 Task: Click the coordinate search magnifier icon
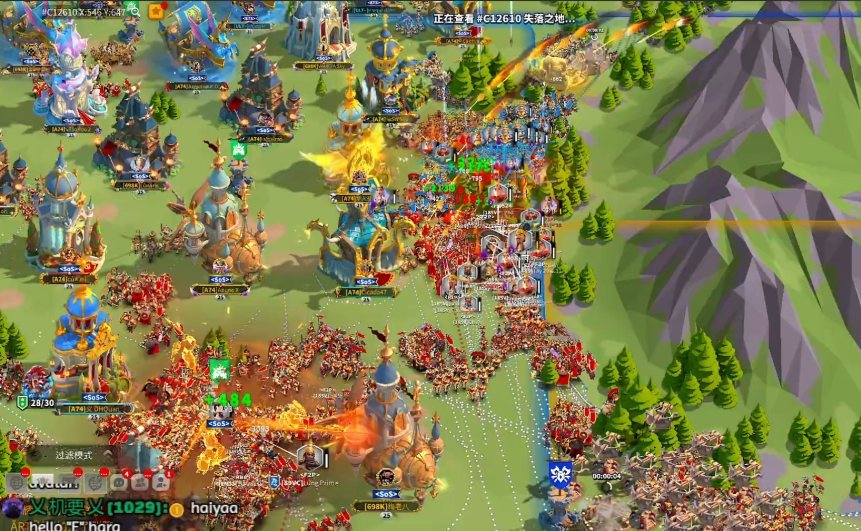[133, 12]
